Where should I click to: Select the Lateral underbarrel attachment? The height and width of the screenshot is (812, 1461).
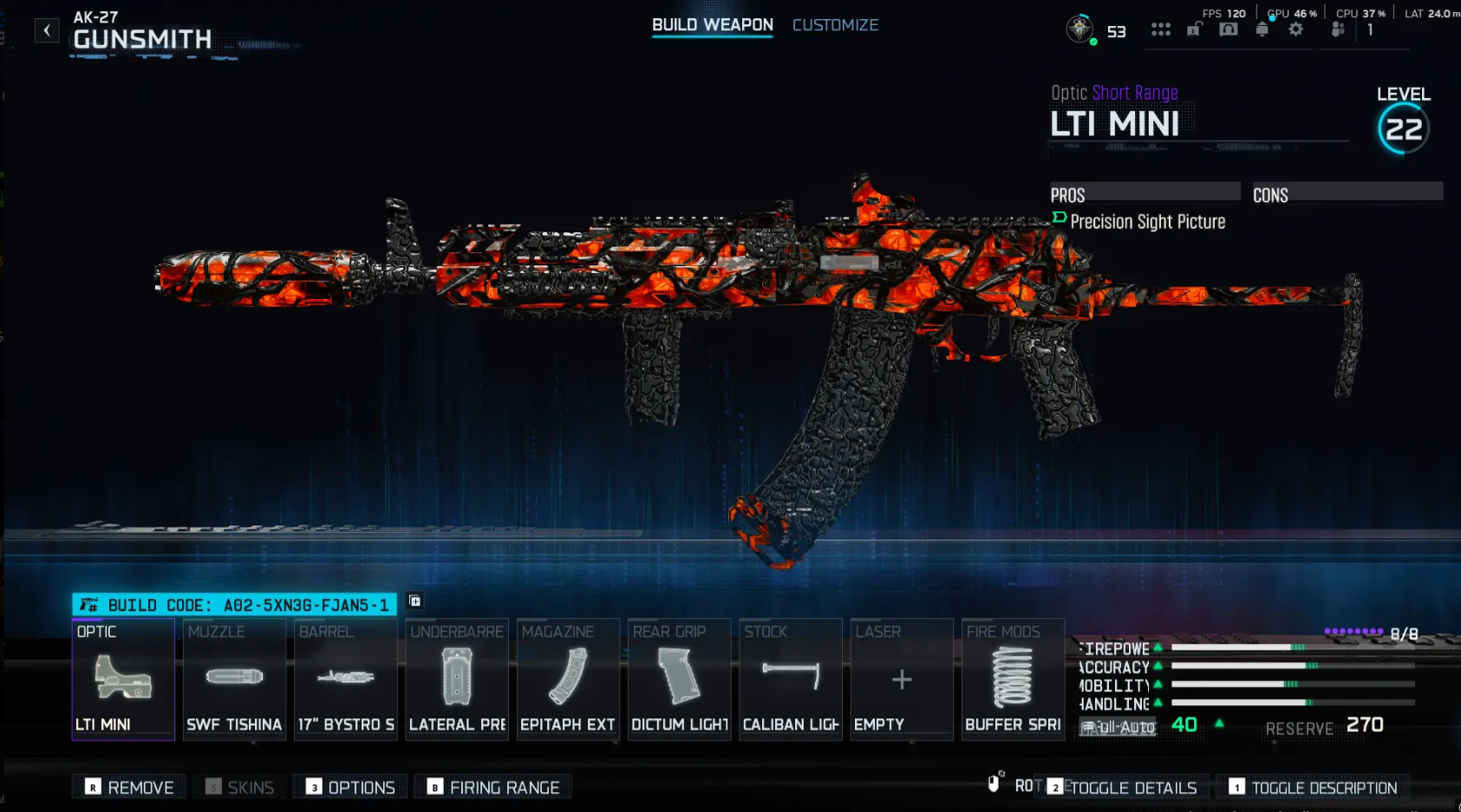point(456,680)
